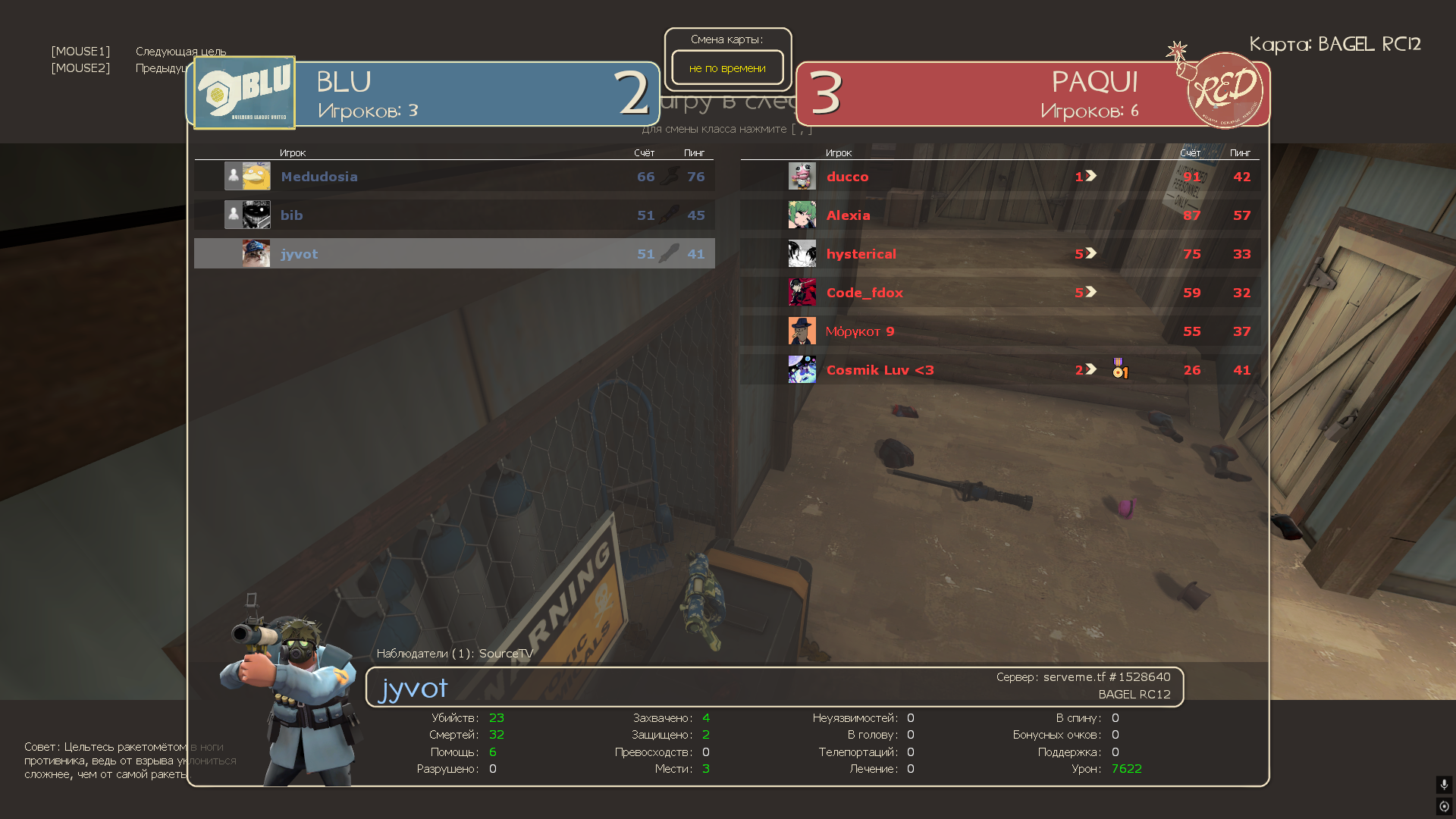Open Medudosia's yellow avatar picture

pos(256,176)
